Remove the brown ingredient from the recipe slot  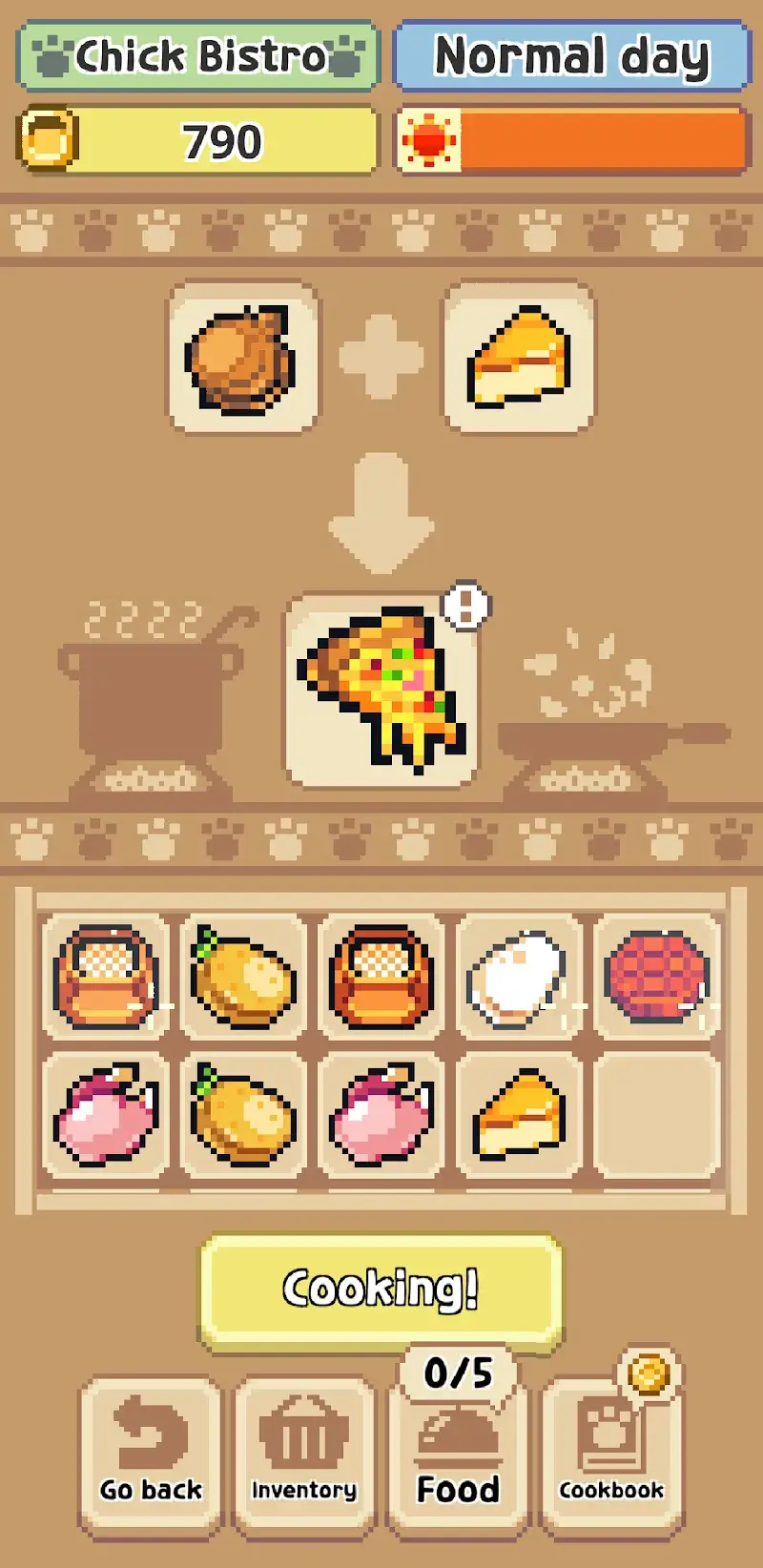click(x=243, y=358)
